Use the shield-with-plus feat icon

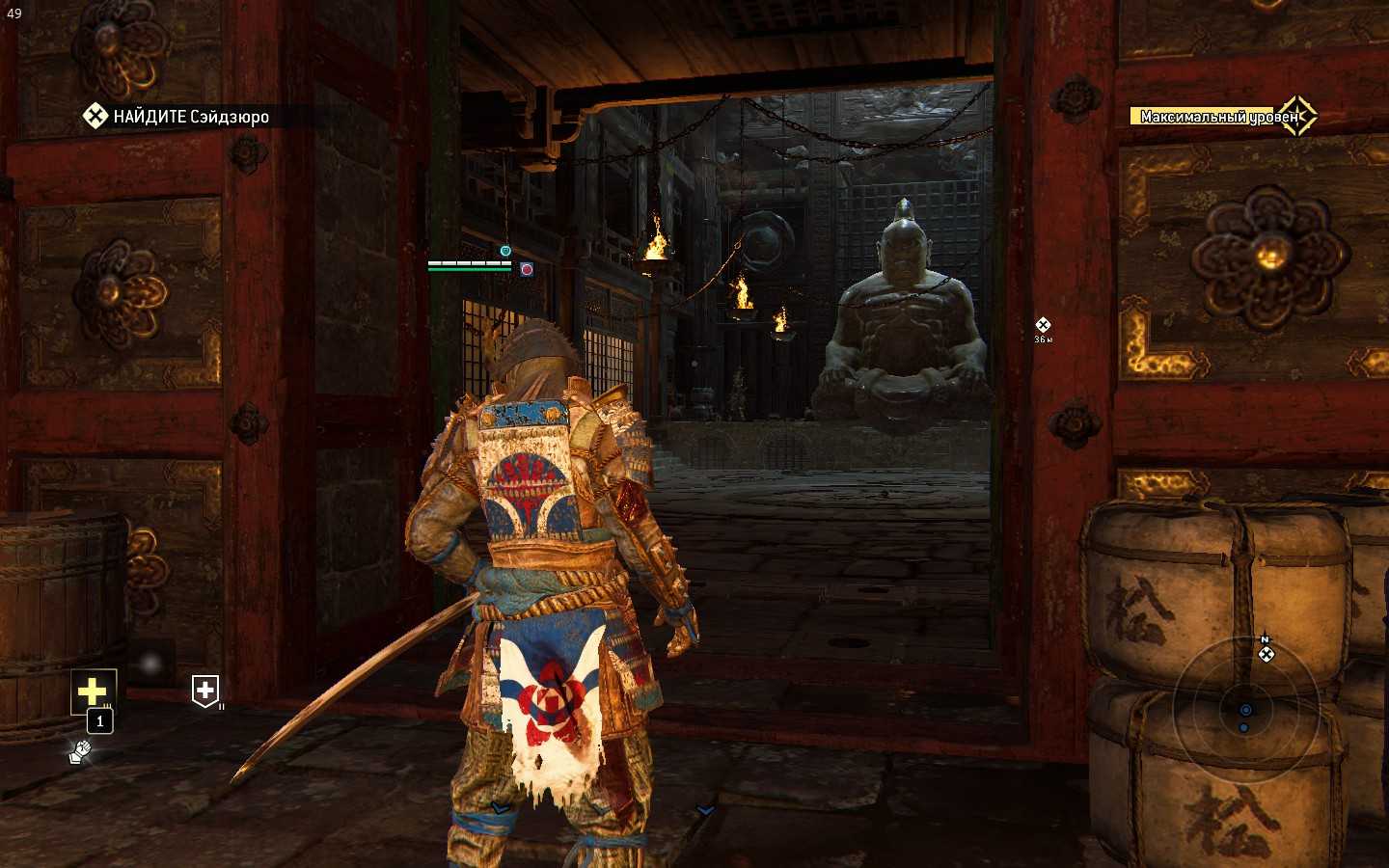(x=205, y=691)
